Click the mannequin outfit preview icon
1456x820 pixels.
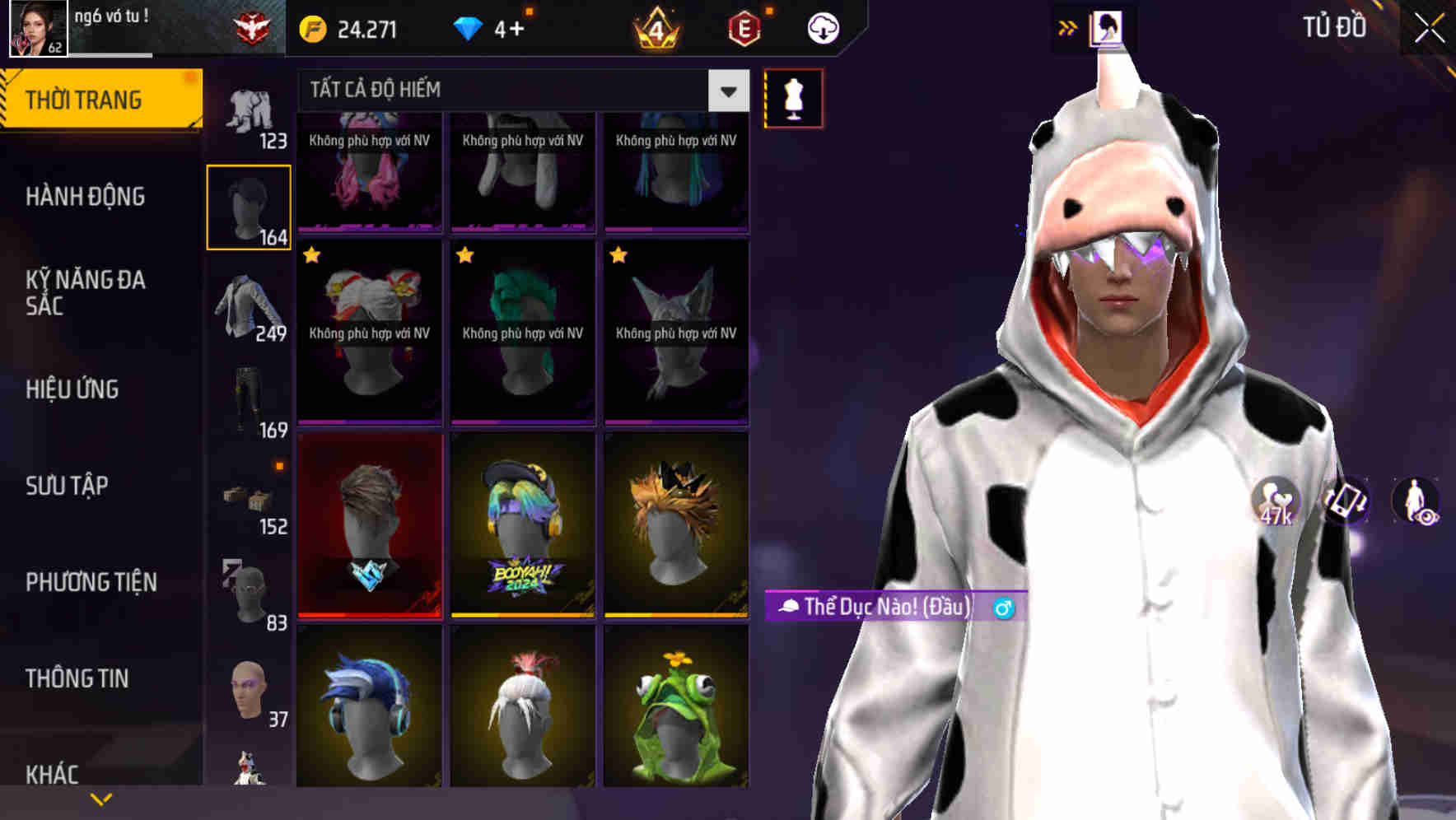coord(792,97)
